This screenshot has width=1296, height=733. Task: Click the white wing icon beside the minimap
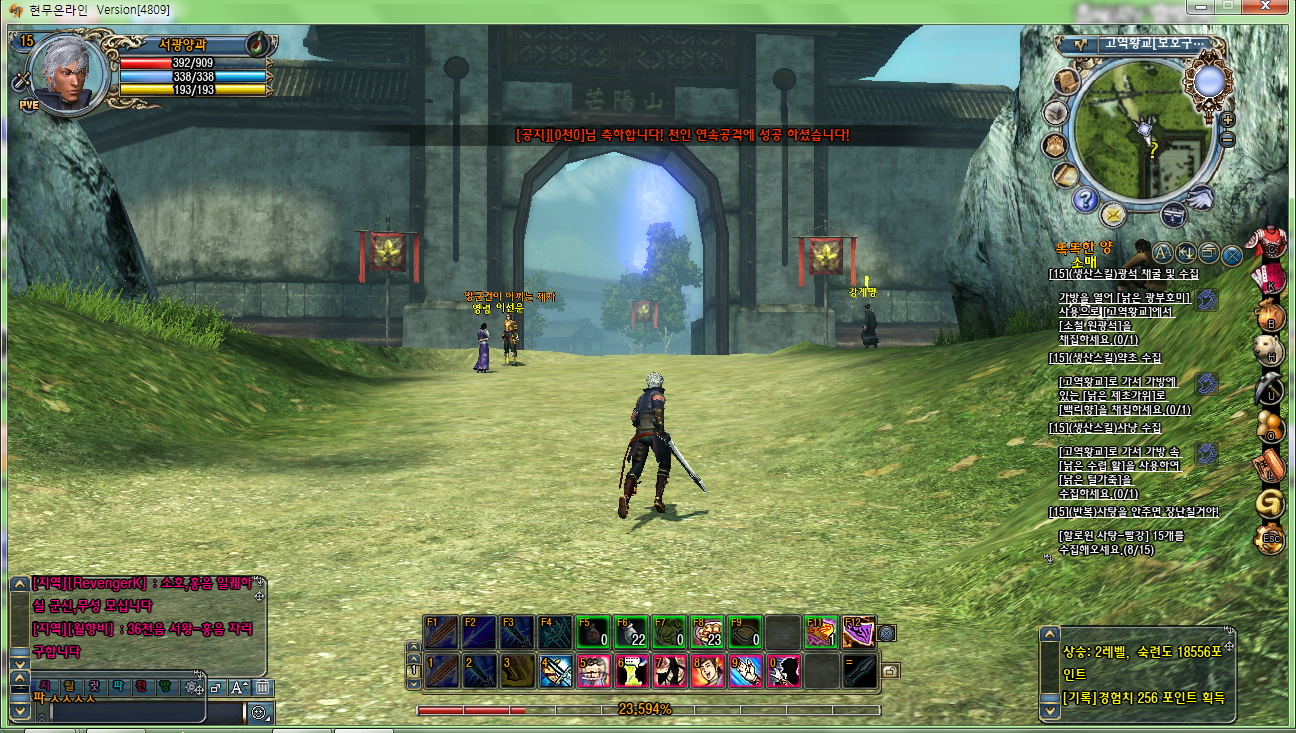point(1200,196)
